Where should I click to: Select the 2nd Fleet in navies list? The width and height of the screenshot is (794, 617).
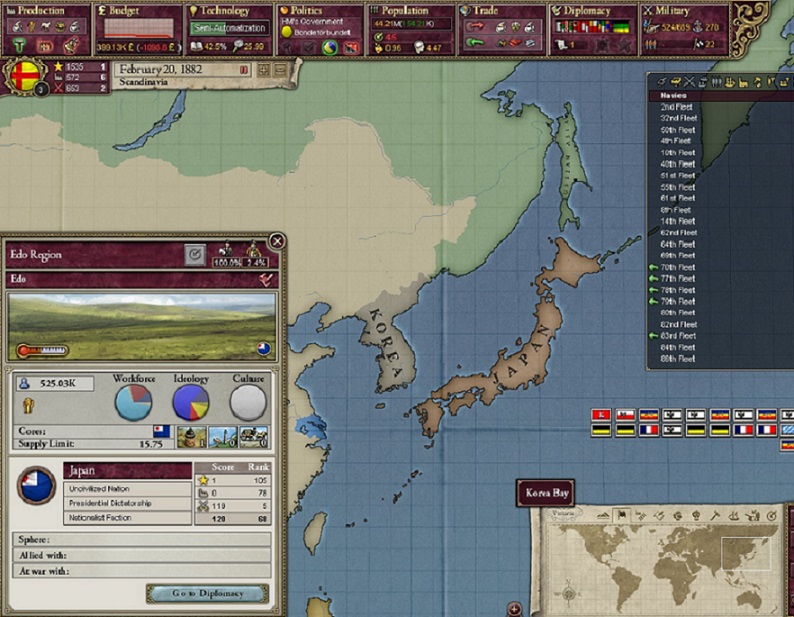point(676,107)
